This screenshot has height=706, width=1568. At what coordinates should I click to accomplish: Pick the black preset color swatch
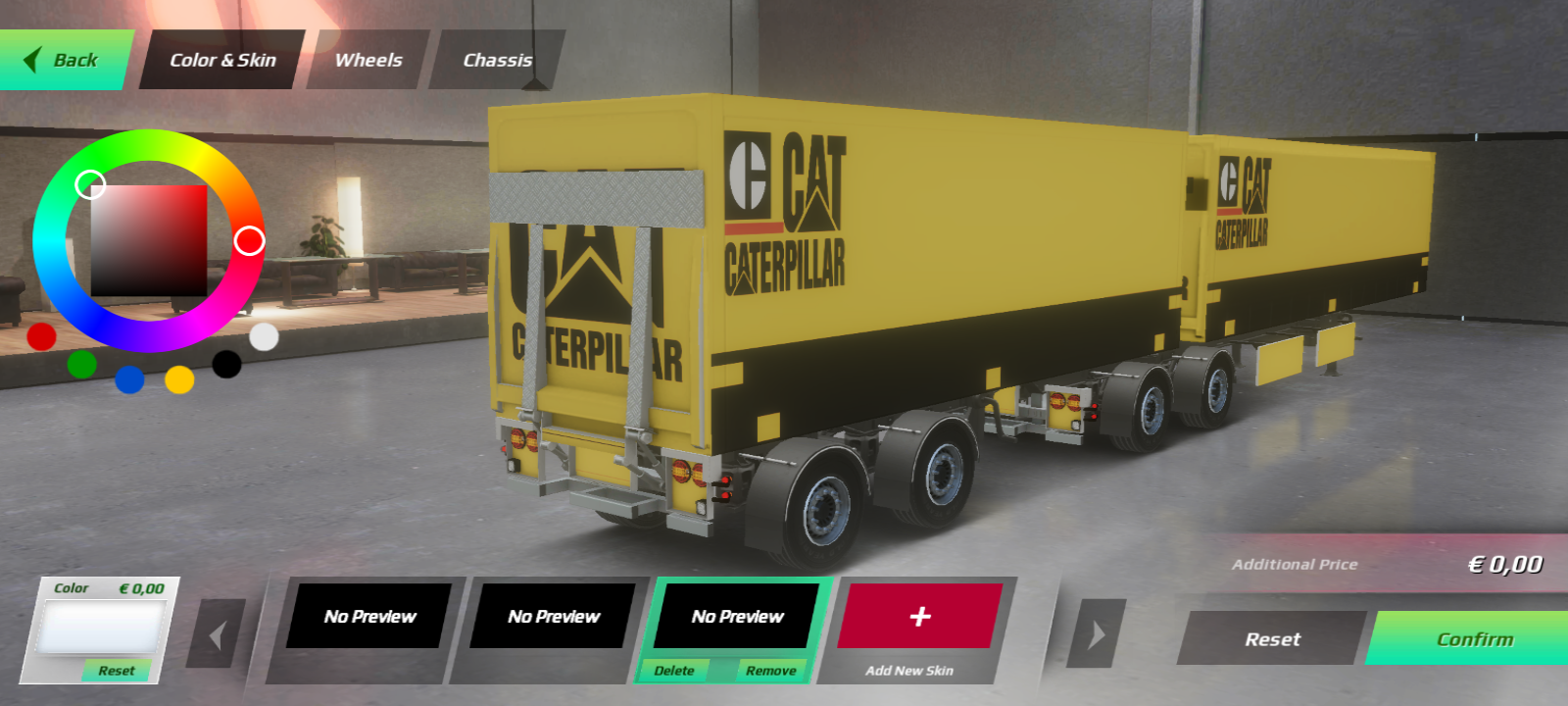point(226,365)
